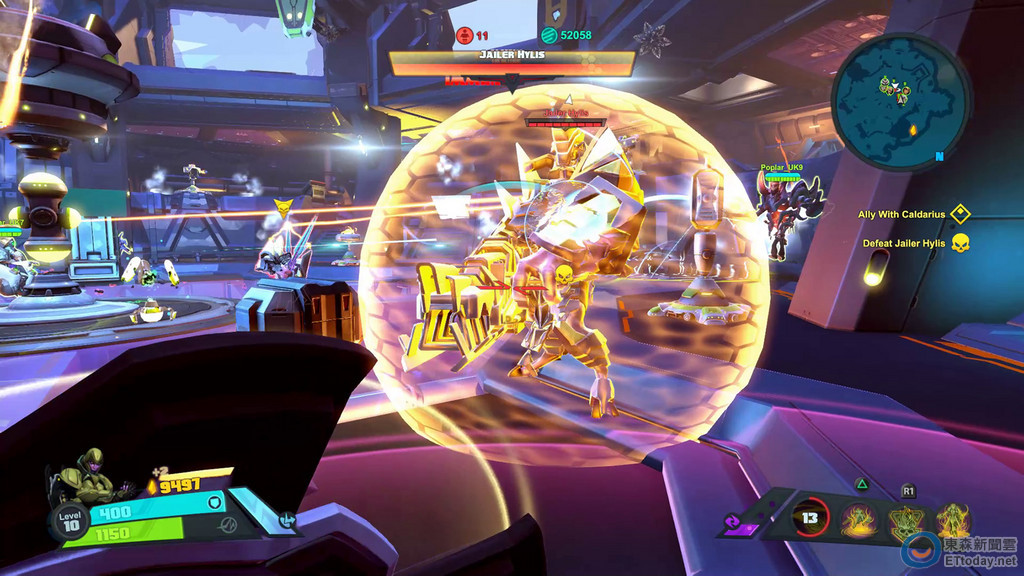Screen dimensions: 1024x576
Task: Click the cooldown ability icon showing 13
Action: pos(811,519)
